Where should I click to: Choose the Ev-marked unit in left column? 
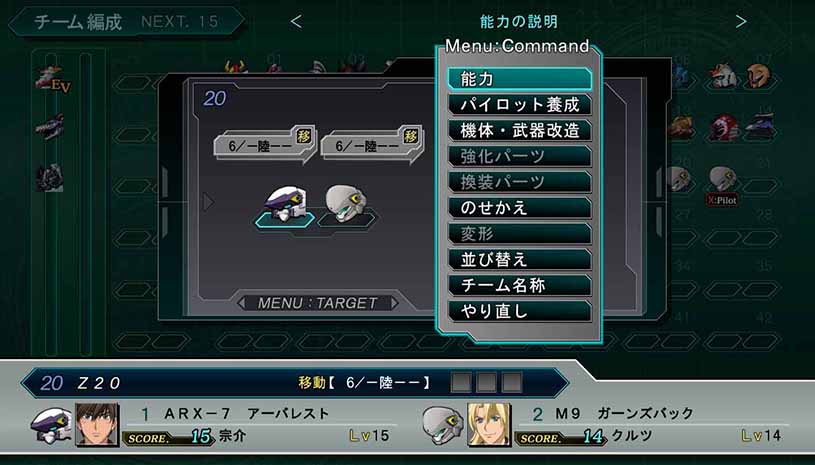click(x=50, y=78)
